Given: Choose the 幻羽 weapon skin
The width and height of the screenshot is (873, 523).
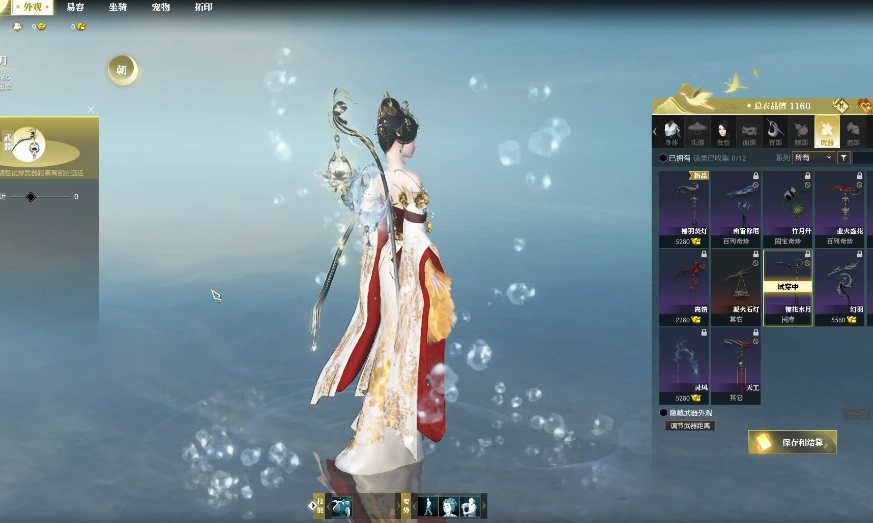Looking at the screenshot, I should pyautogui.click(x=840, y=287).
